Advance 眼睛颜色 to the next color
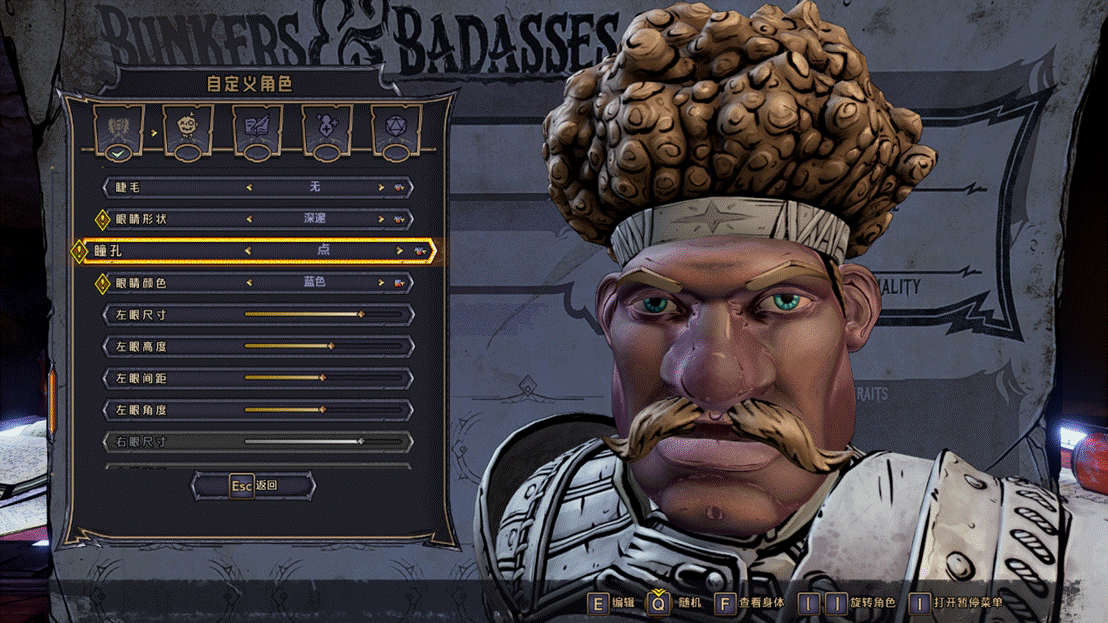The image size is (1108, 623). [381, 283]
